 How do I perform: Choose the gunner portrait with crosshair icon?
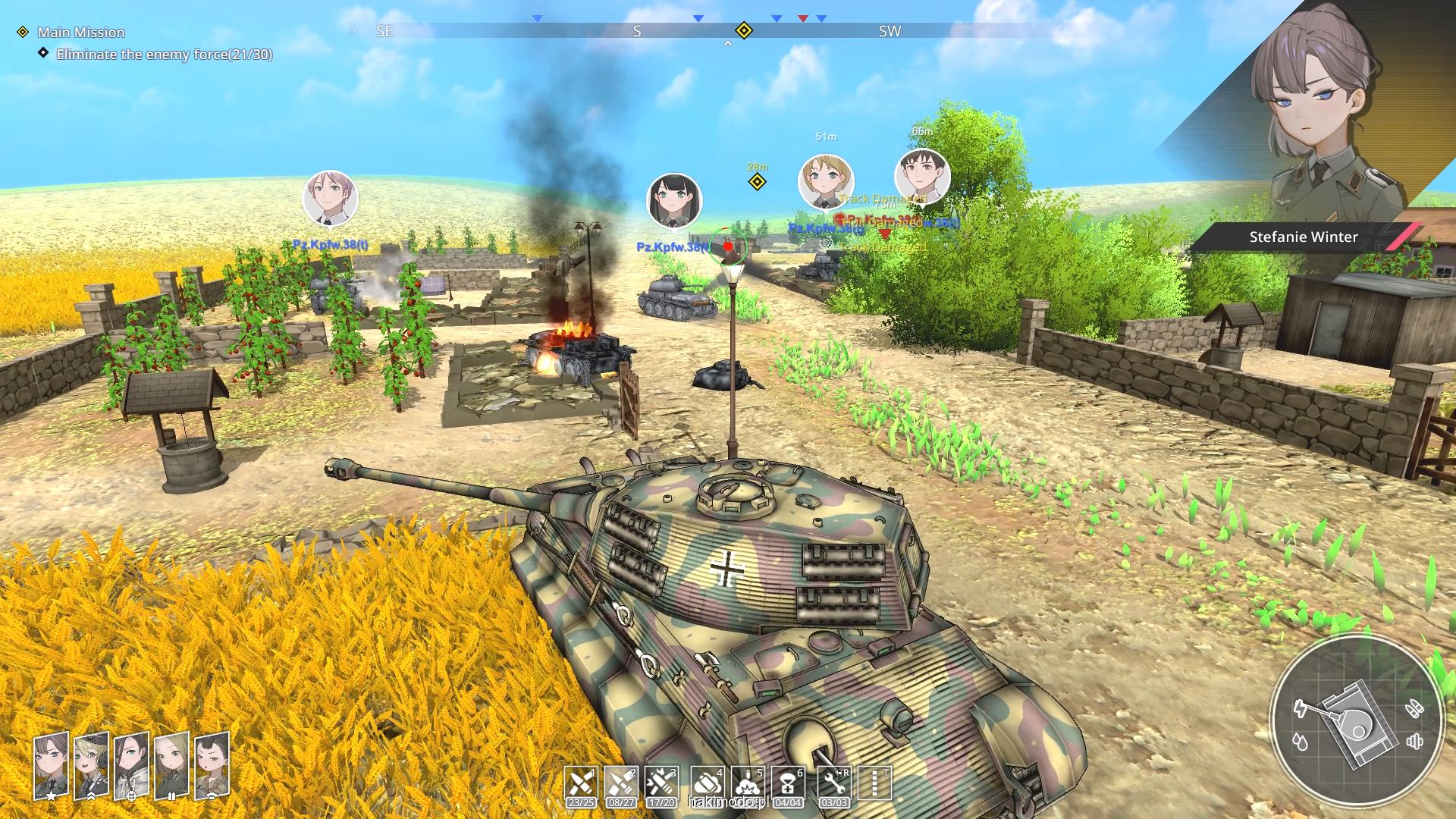[x=132, y=766]
